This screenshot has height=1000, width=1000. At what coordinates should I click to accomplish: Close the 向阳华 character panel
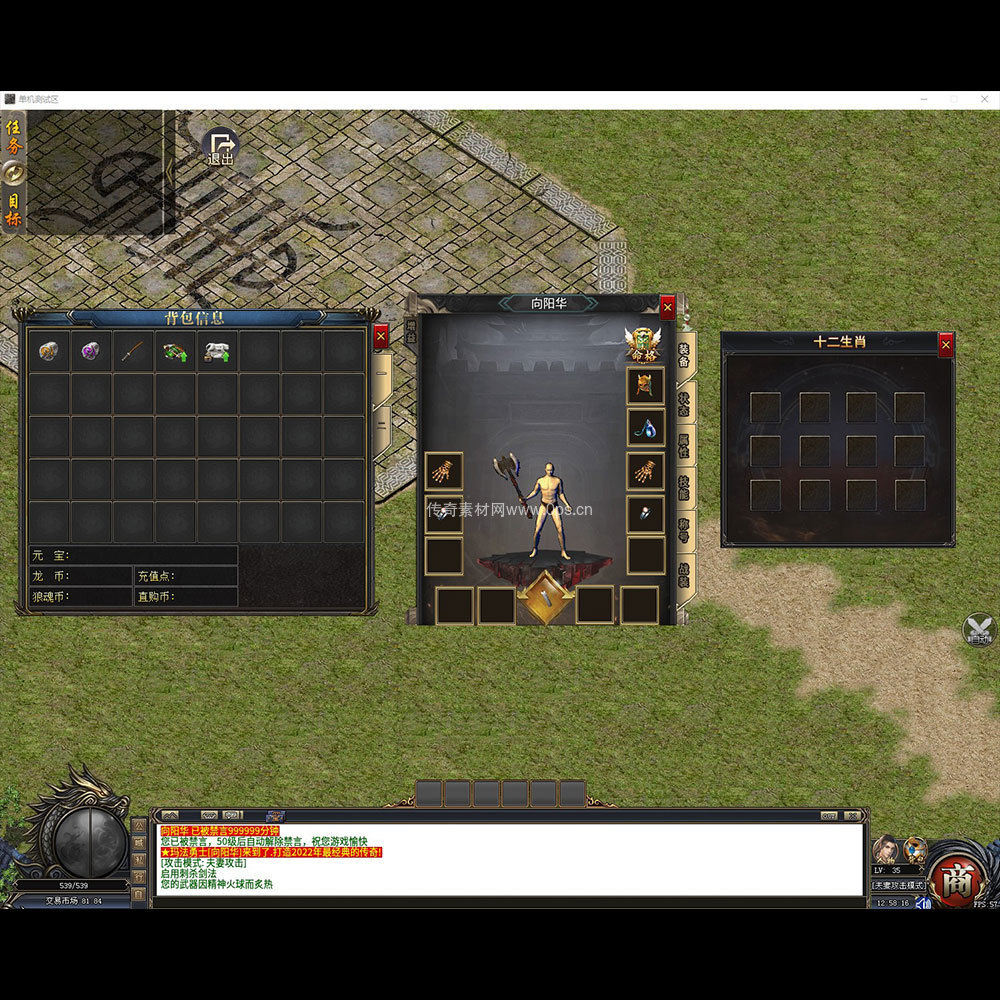[668, 308]
